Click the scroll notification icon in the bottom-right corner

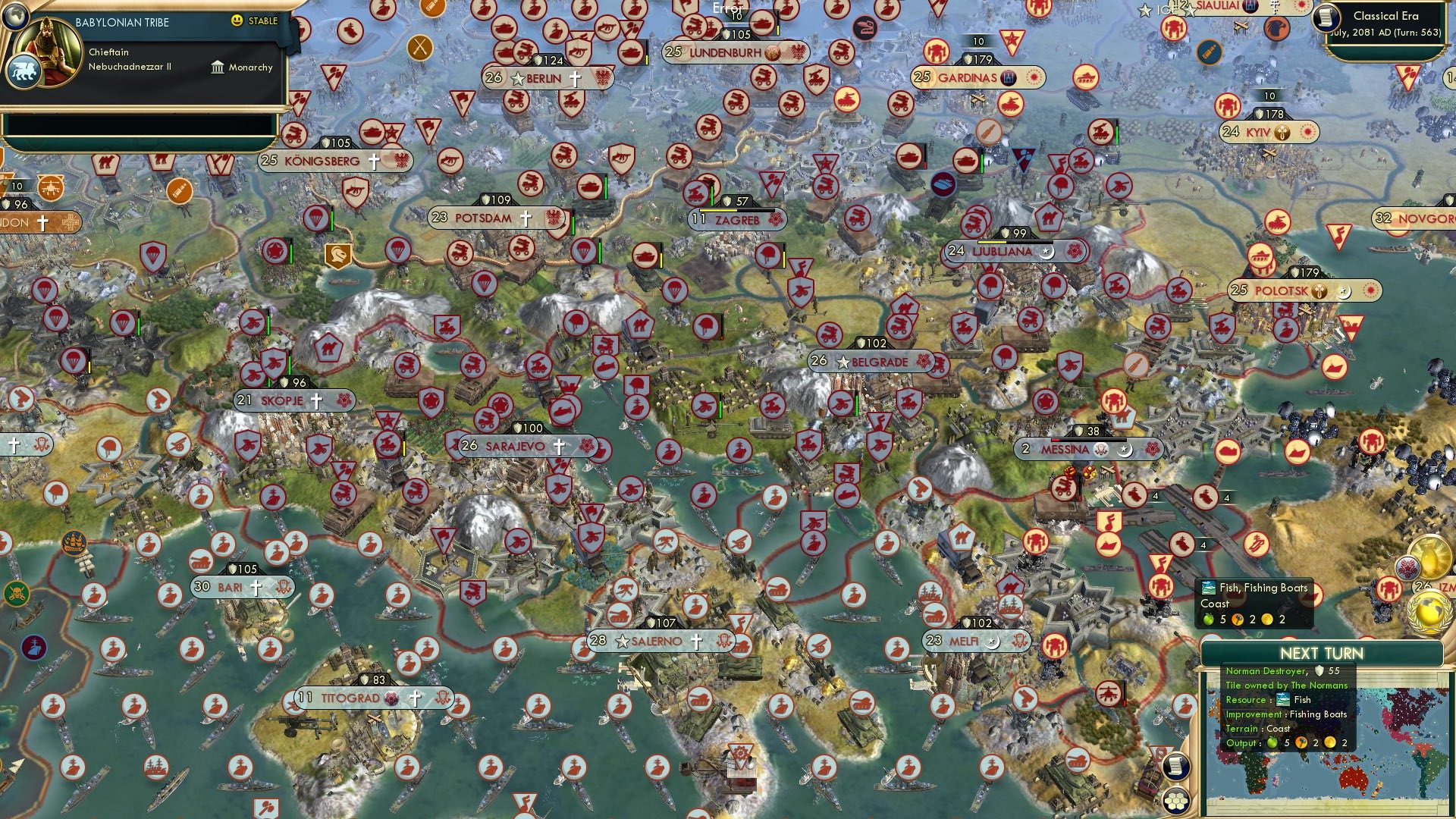[x=1175, y=767]
